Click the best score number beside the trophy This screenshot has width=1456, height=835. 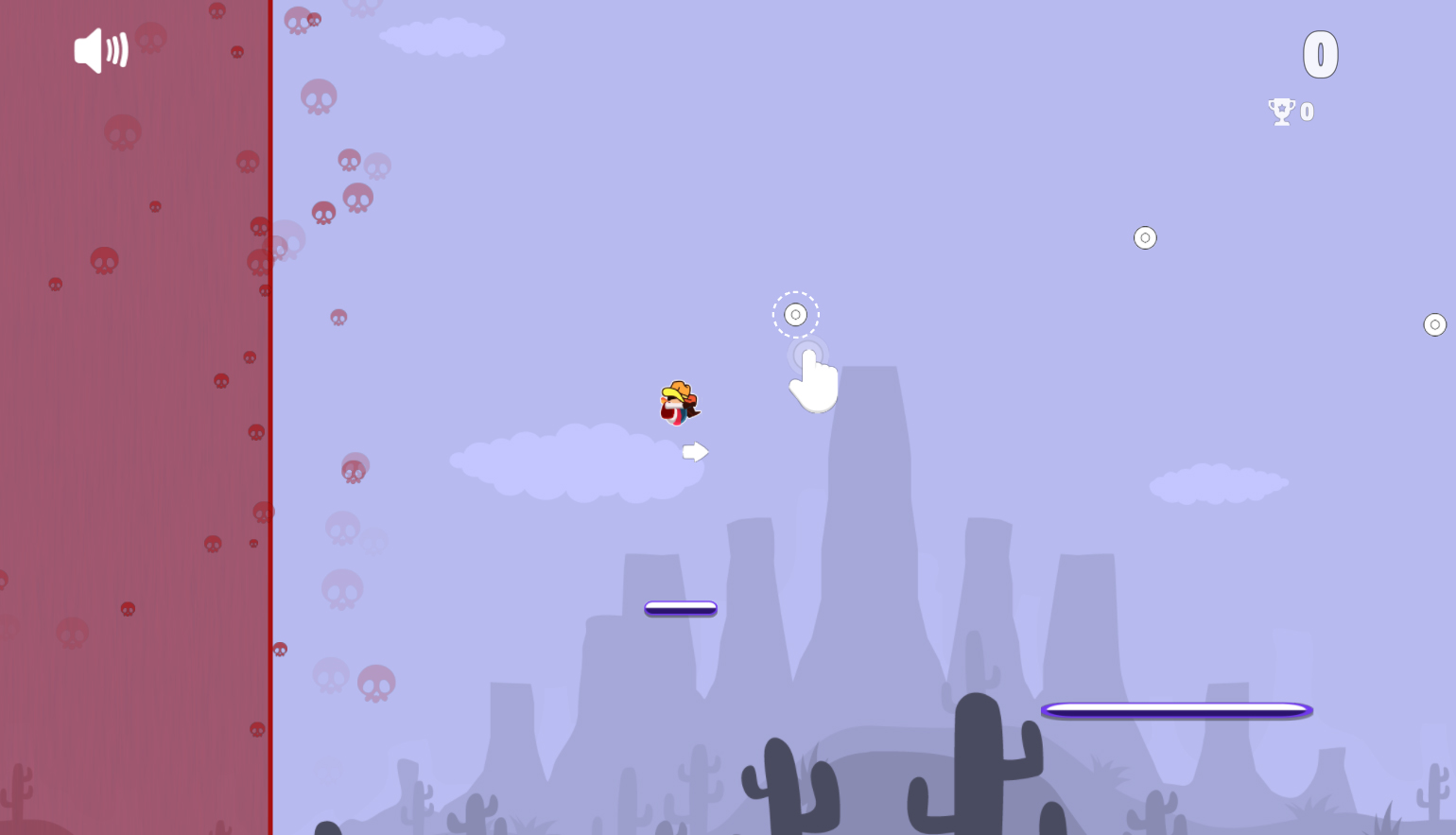1307,112
